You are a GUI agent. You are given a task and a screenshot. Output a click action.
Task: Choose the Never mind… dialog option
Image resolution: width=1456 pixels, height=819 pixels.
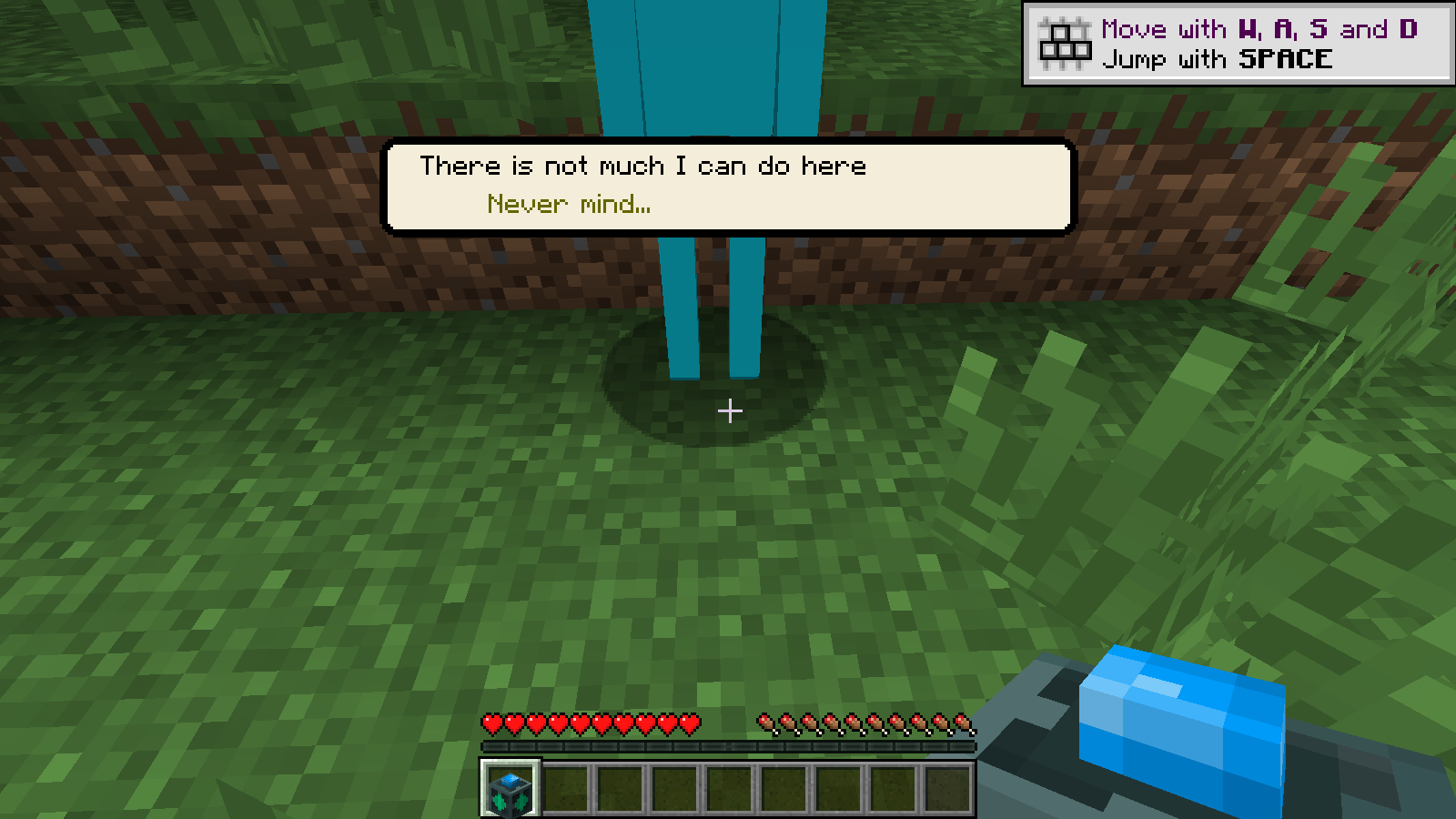568,202
